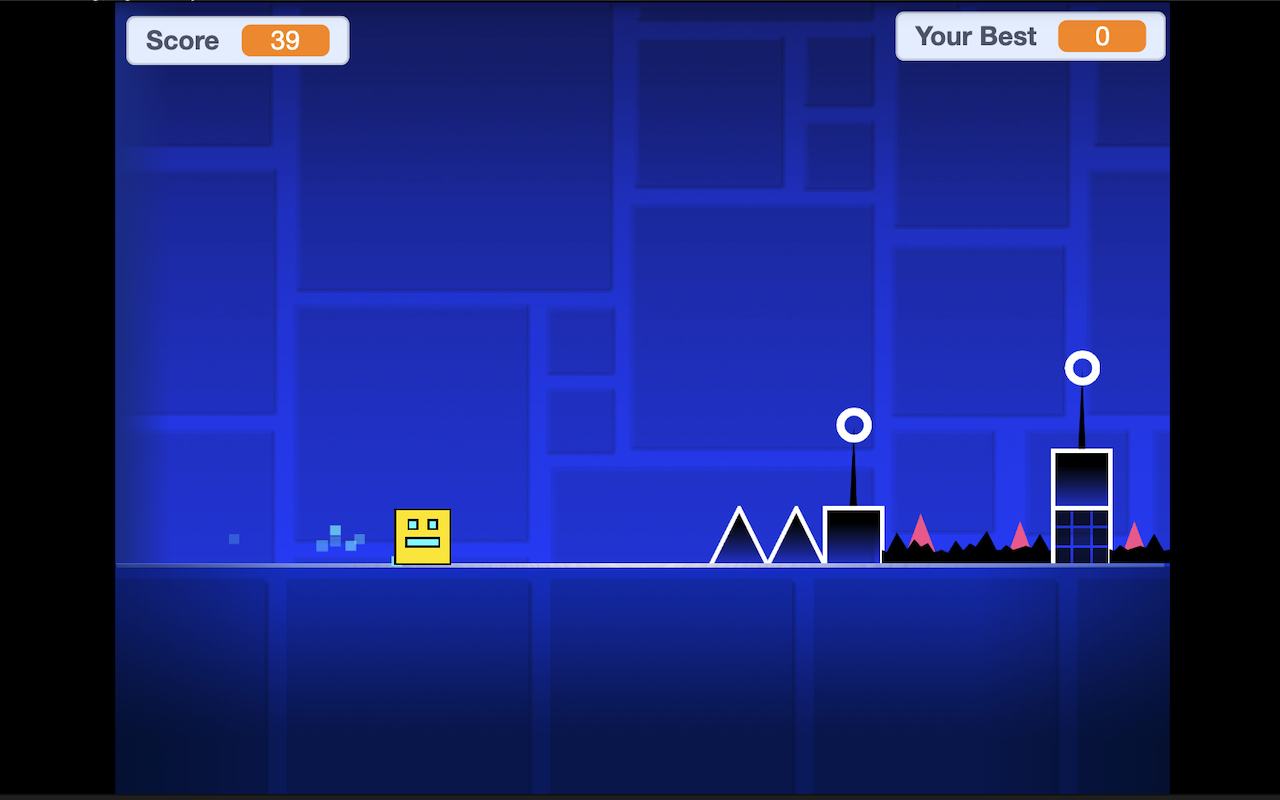Click the Your Best label top right

click(976, 36)
